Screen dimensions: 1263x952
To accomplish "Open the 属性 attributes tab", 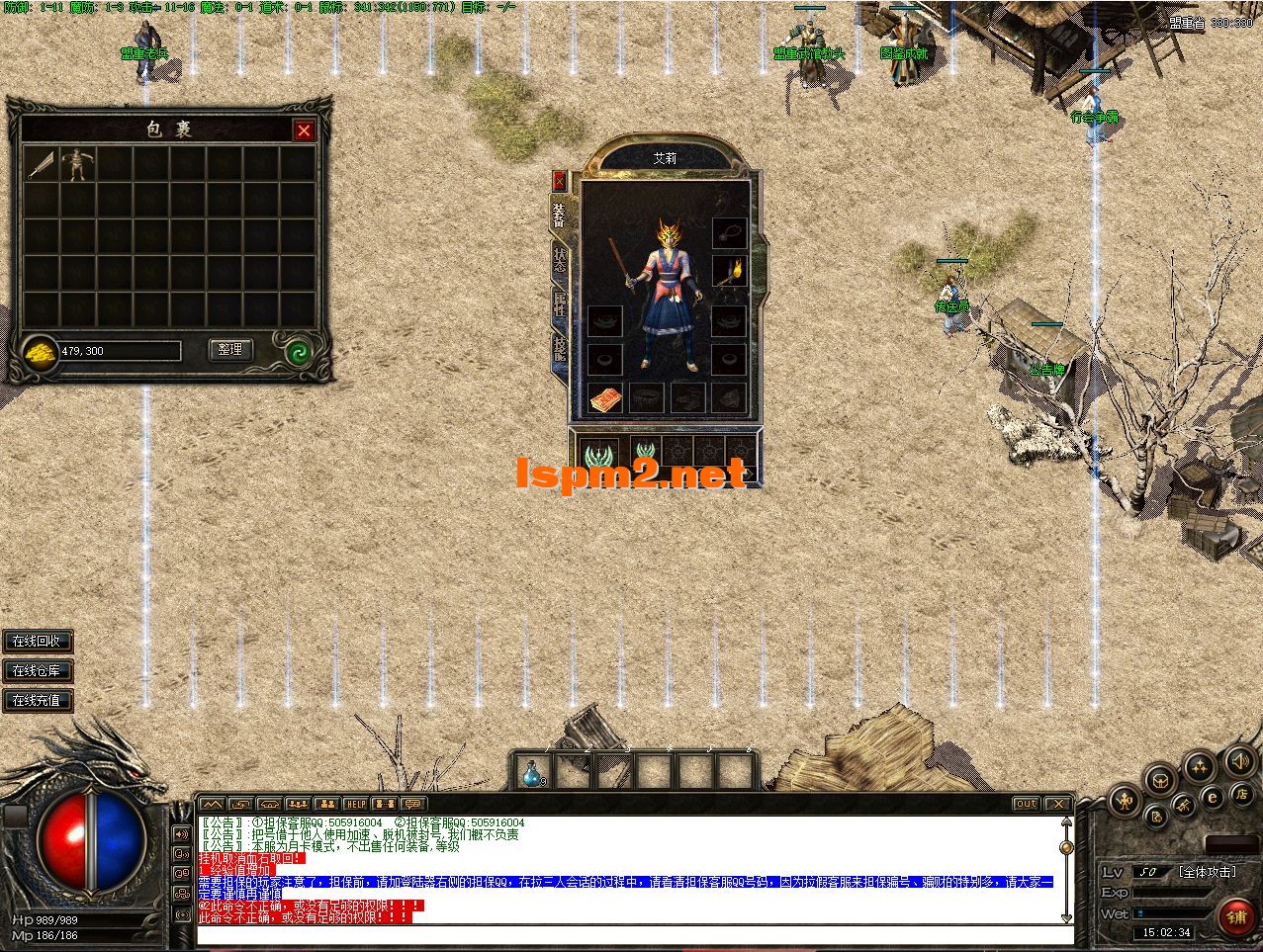I will (x=560, y=303).
